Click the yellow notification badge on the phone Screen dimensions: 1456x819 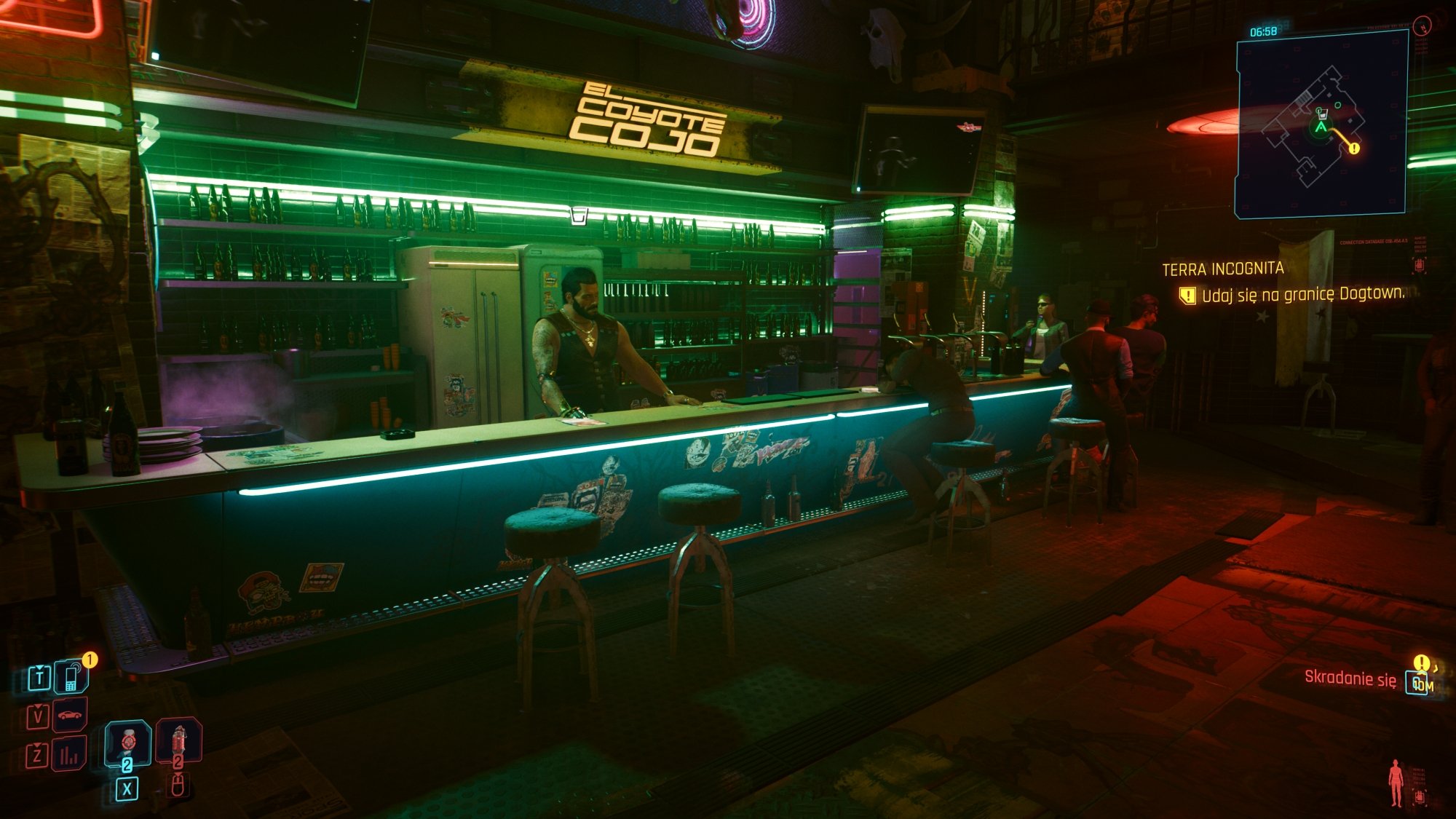point(90,659)
